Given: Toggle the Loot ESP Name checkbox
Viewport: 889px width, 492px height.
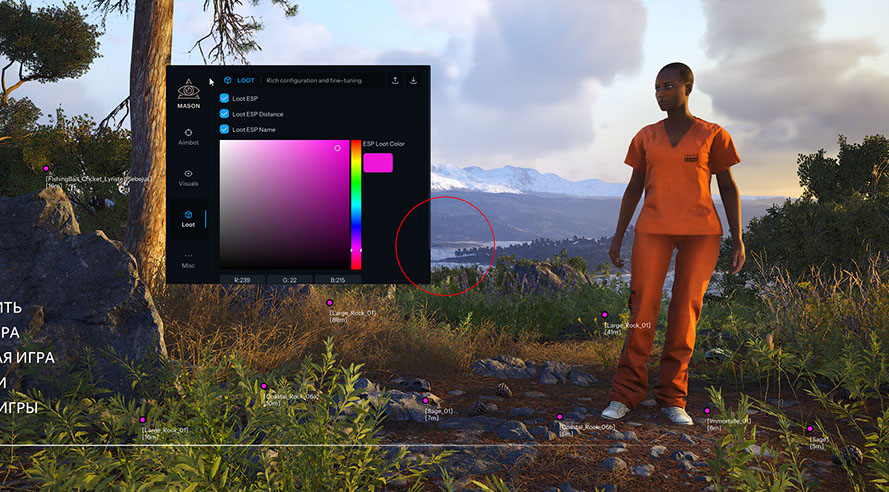Looking at the screenshot, I should click(x=224, y=129).
